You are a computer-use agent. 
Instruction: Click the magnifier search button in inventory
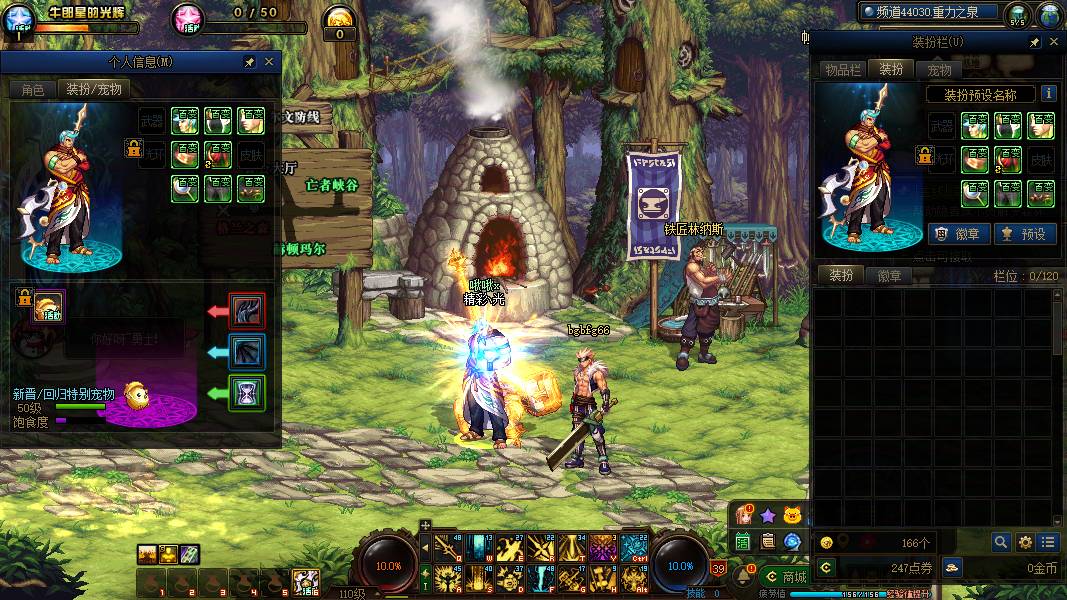[1001, 542]
